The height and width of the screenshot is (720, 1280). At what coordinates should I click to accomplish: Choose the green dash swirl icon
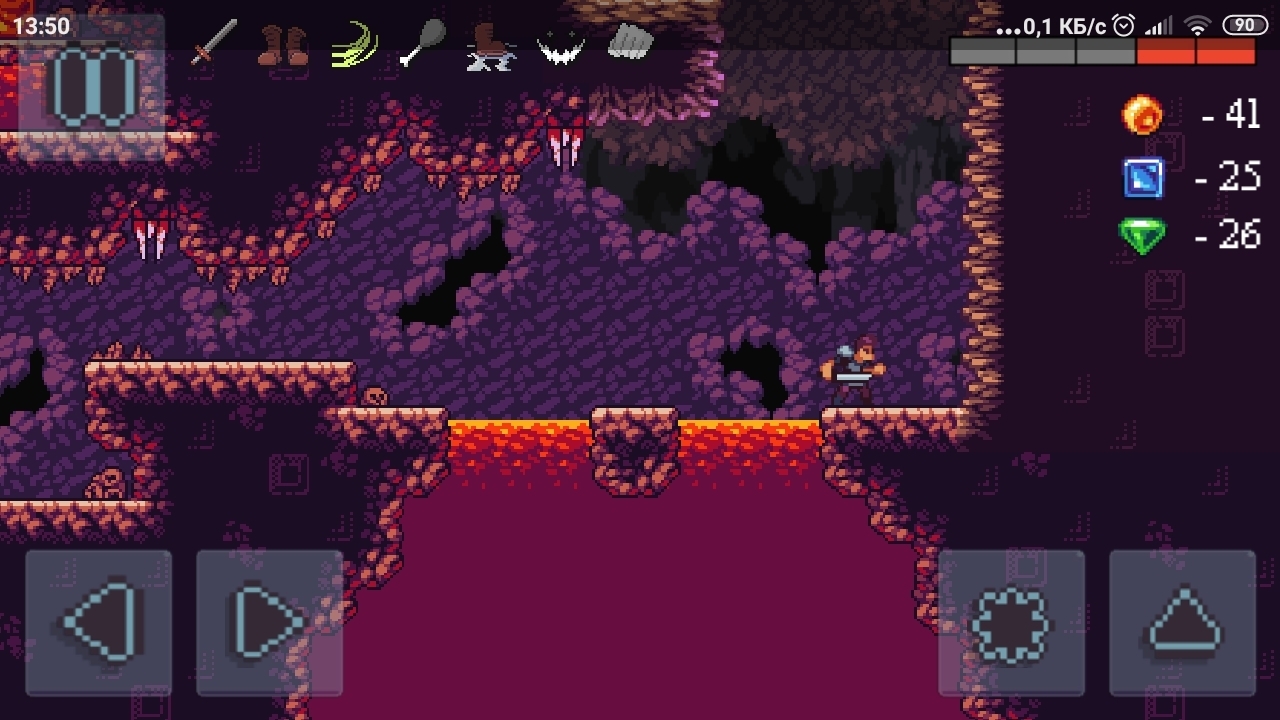(355, 45)
